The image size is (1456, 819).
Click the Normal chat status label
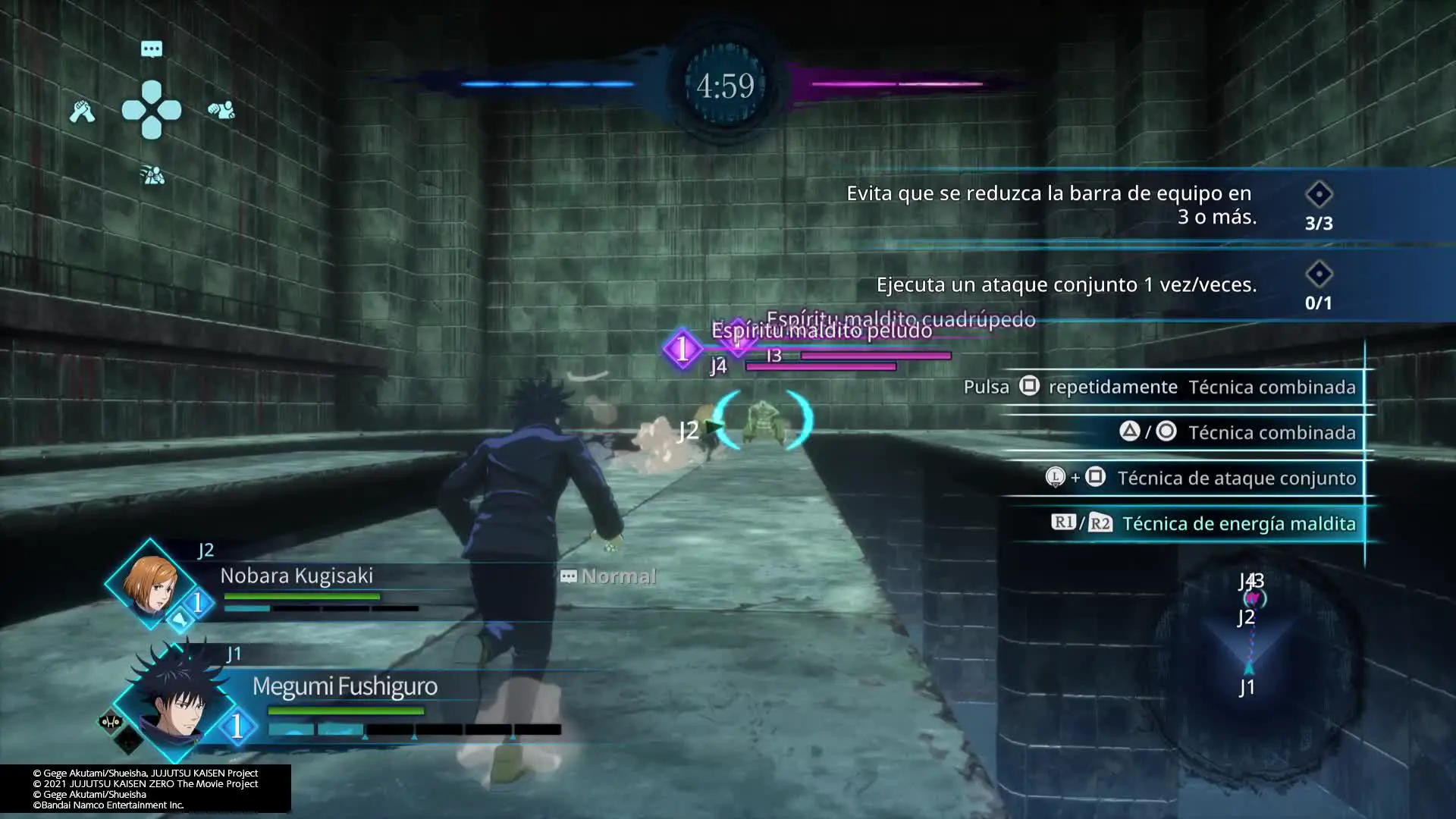tap(608, 576)
